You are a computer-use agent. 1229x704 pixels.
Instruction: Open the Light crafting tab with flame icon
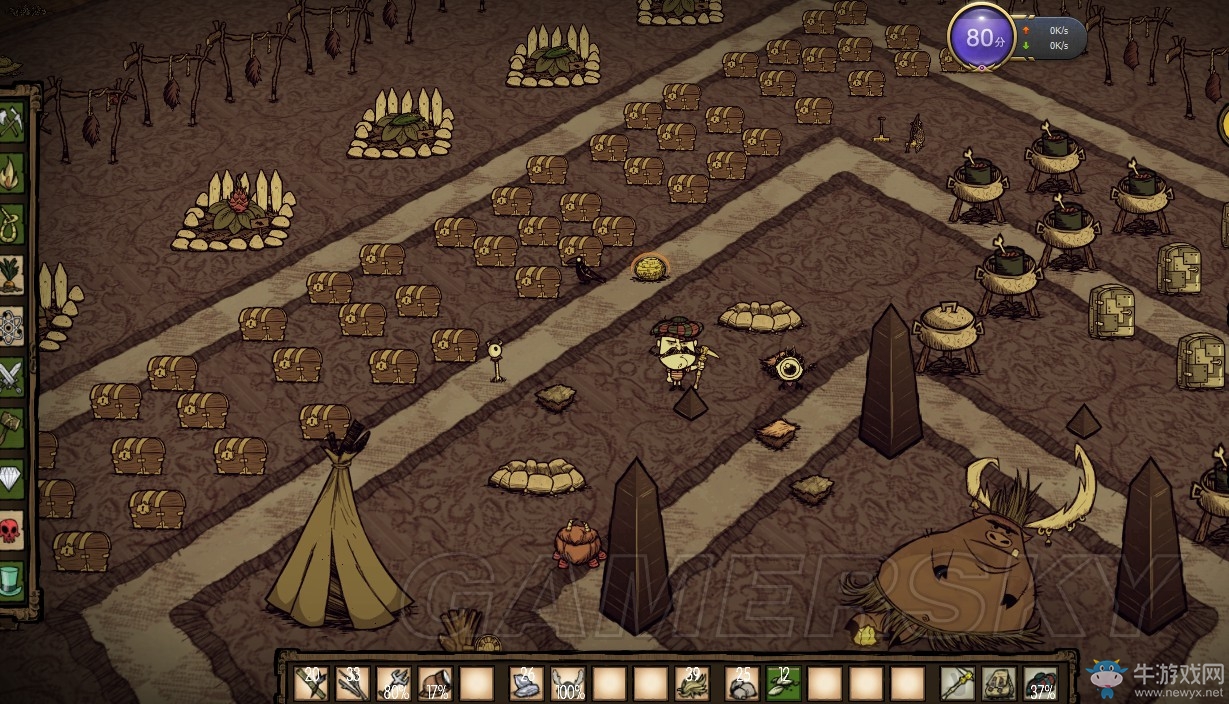click(x=13, y=172)
